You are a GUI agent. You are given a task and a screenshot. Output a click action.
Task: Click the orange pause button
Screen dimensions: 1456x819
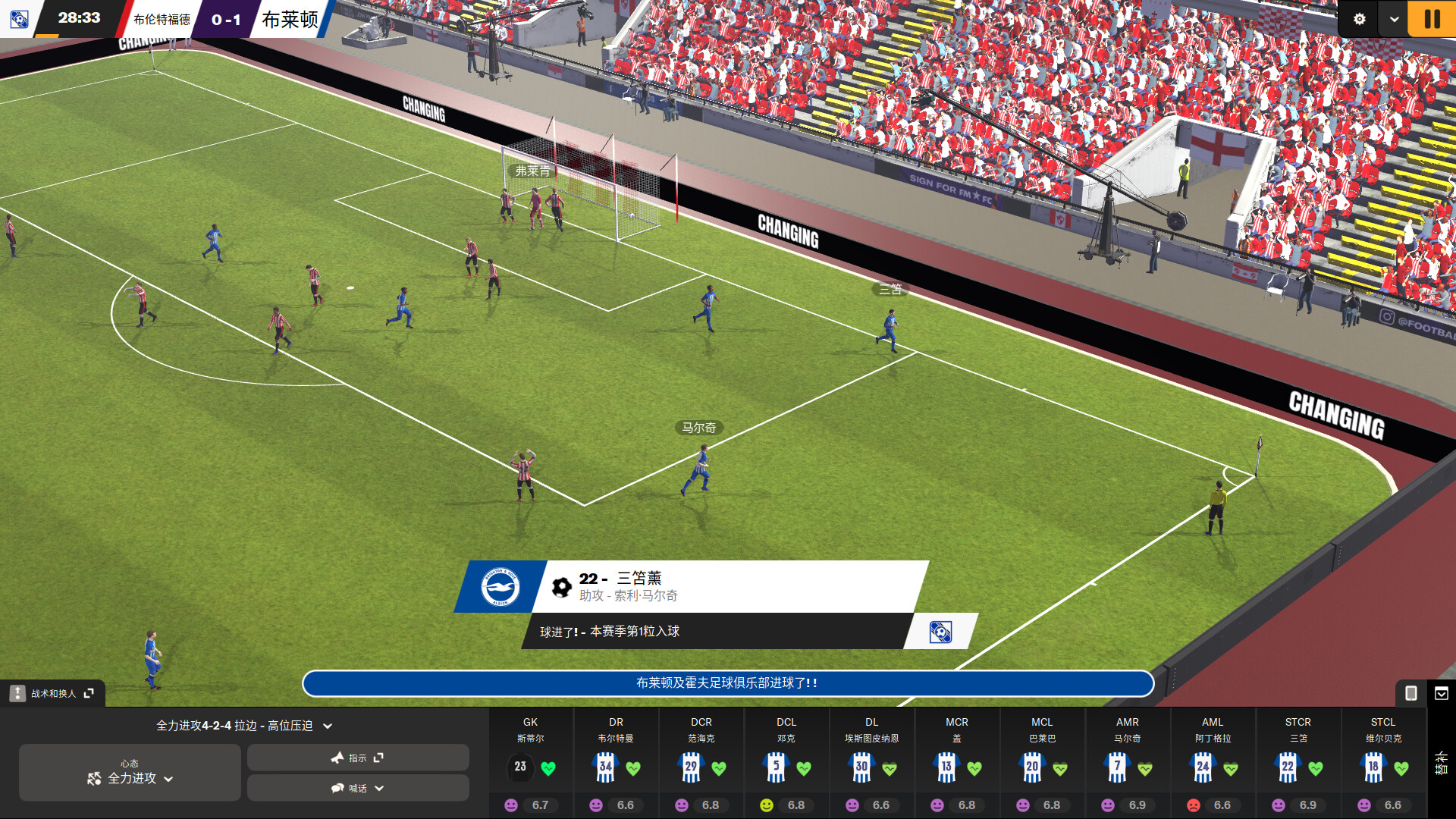[x=1430, y=18]
